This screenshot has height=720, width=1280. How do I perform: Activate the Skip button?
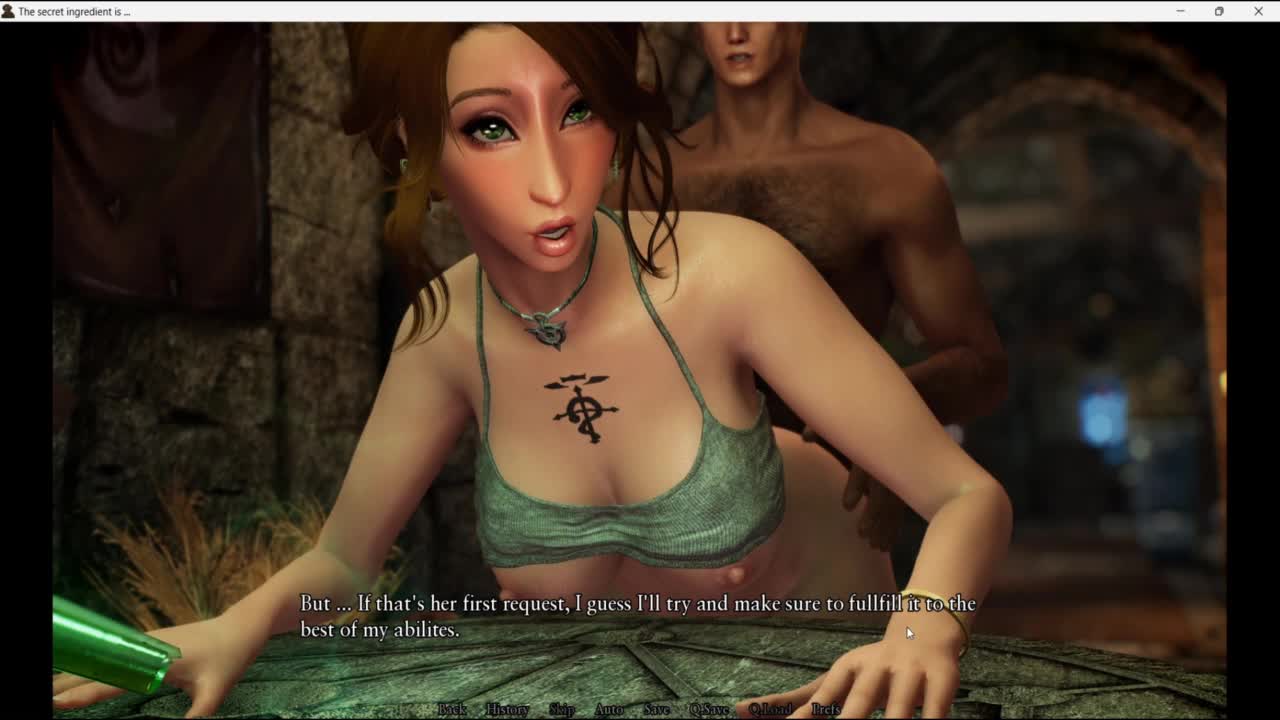(562, 709)
